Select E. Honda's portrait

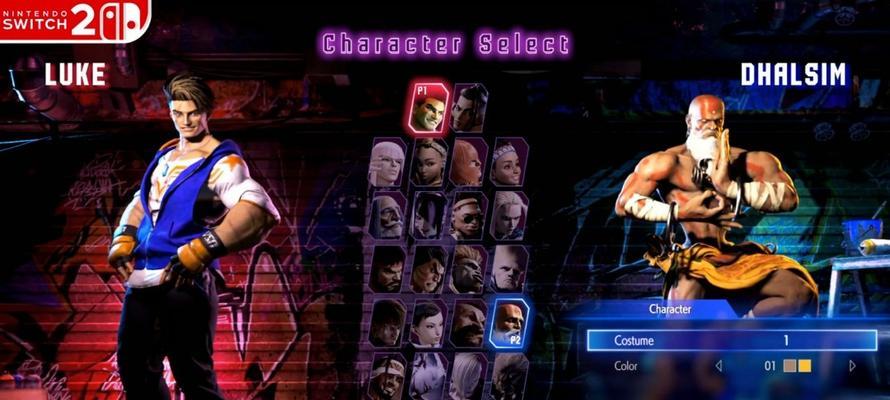[428, 268]
